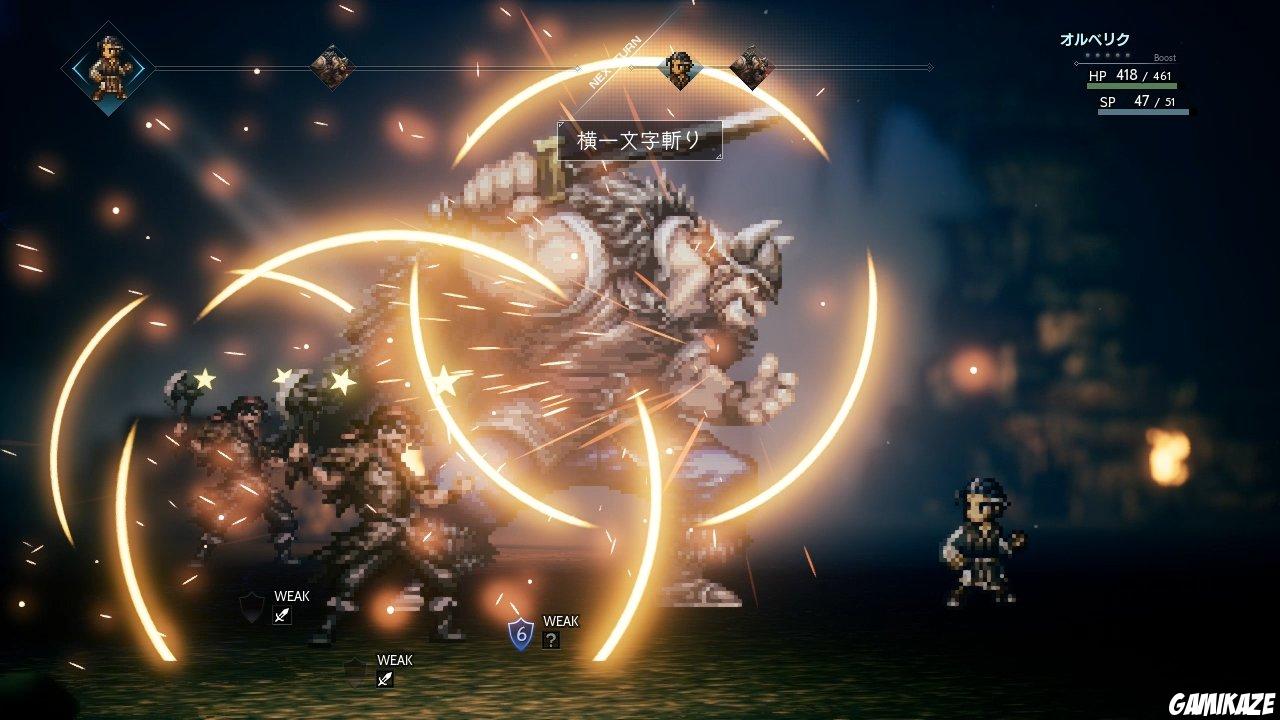Click the enemy boss portrait in turn order
The image size is (1280, 720).
331,66
